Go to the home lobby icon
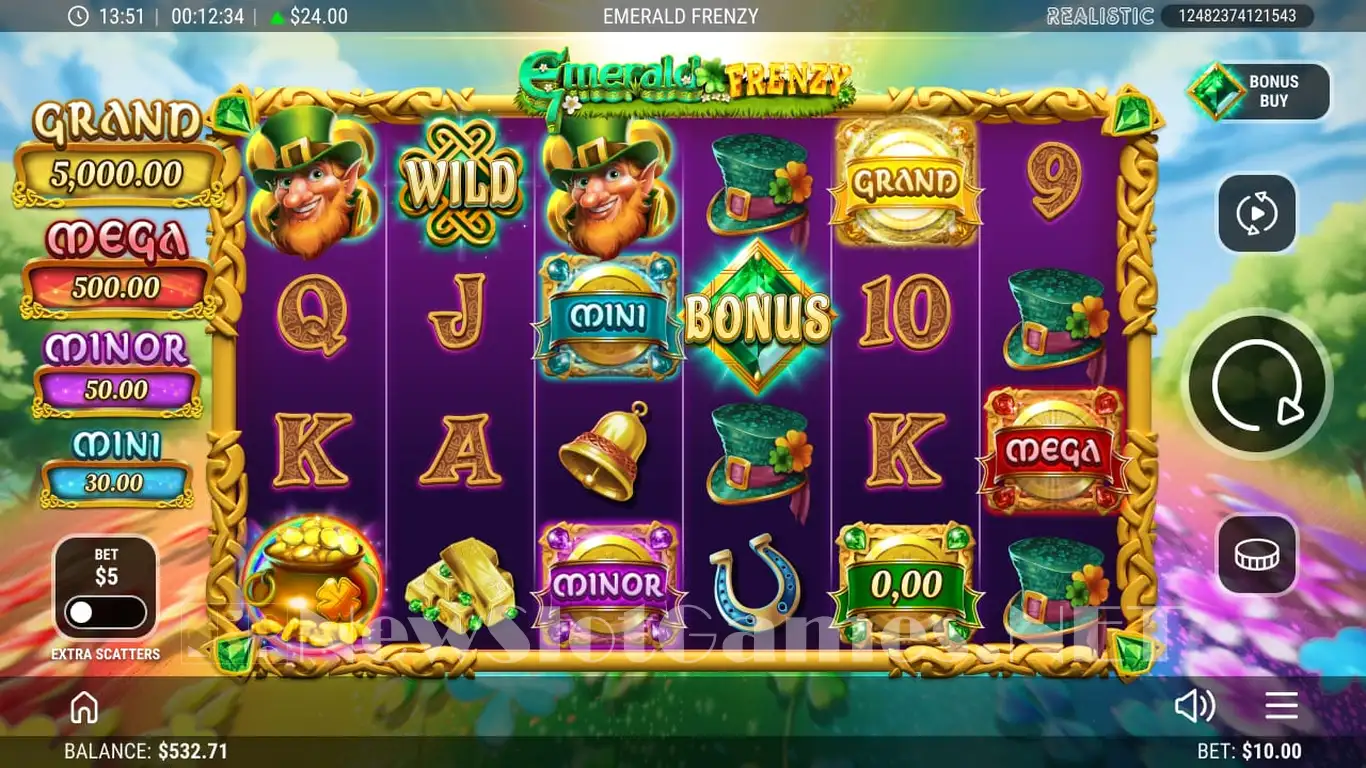This screenshot has width=1366, height=768. 84,707
